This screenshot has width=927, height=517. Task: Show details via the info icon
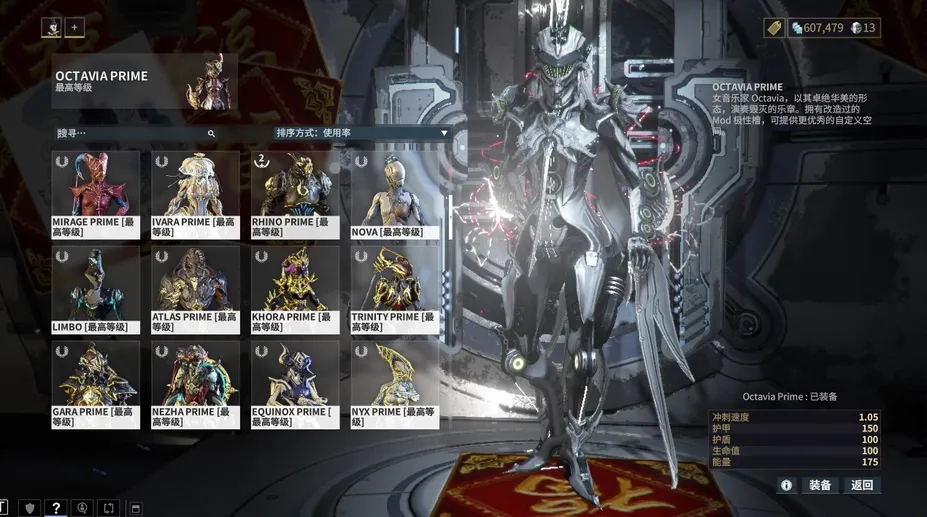click(x=786, y=485)
